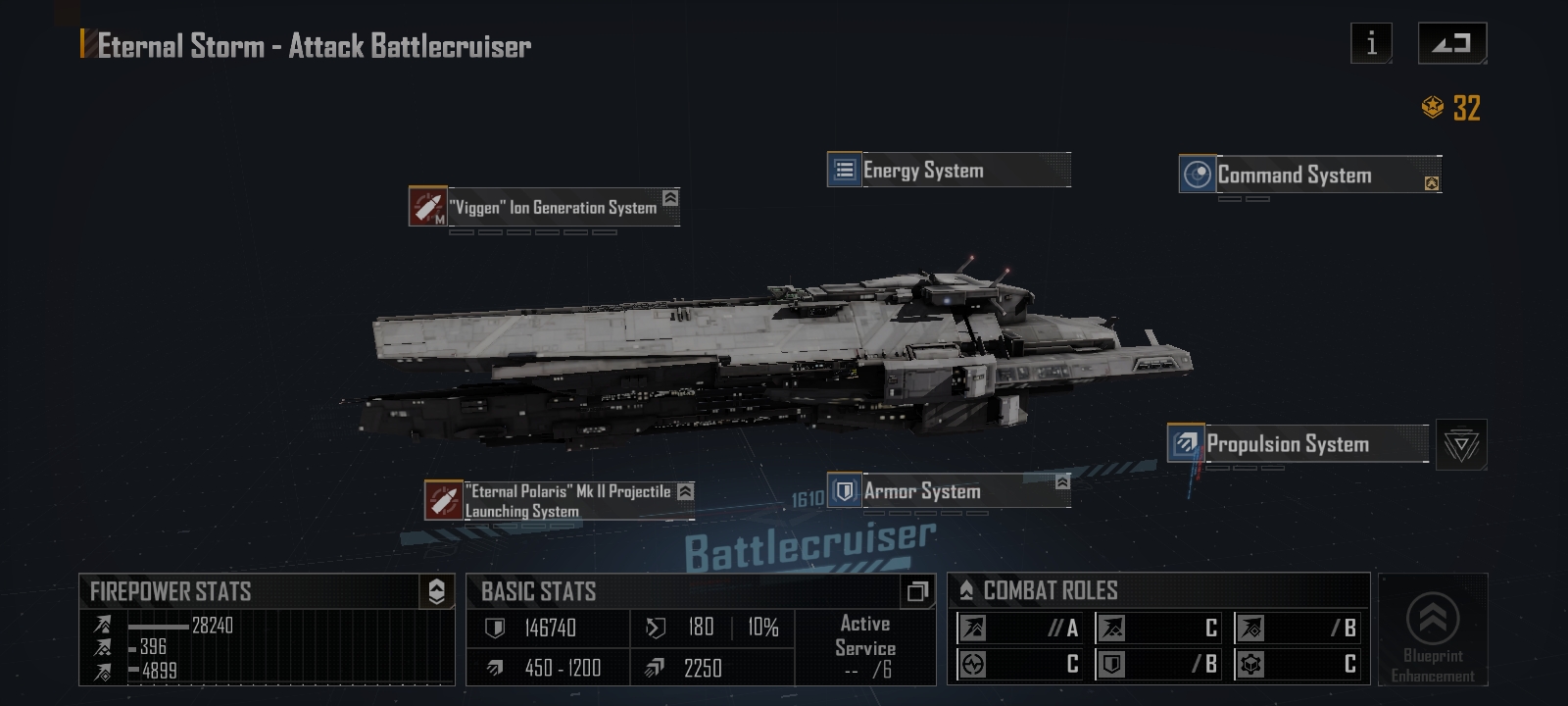Expand the Firepower Stats panel

pos(436,591)
